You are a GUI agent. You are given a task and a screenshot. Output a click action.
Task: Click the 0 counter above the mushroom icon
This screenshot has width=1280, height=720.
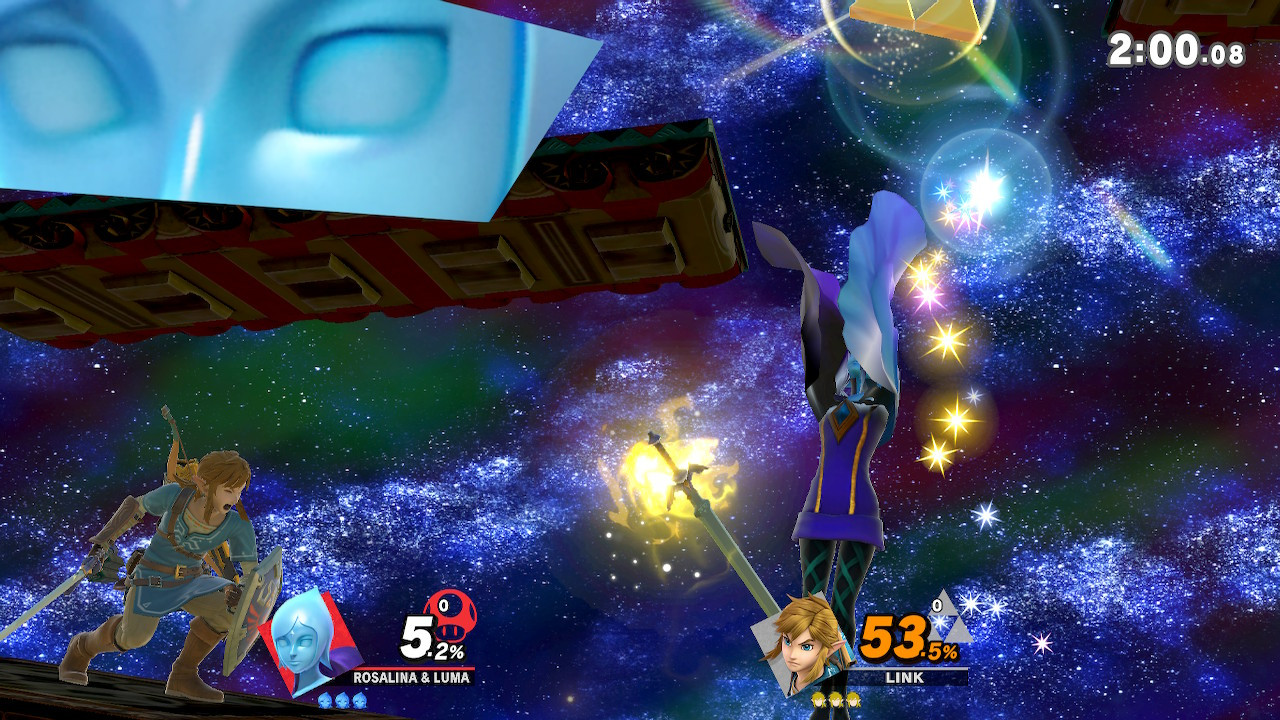click(x=444, y=606)
